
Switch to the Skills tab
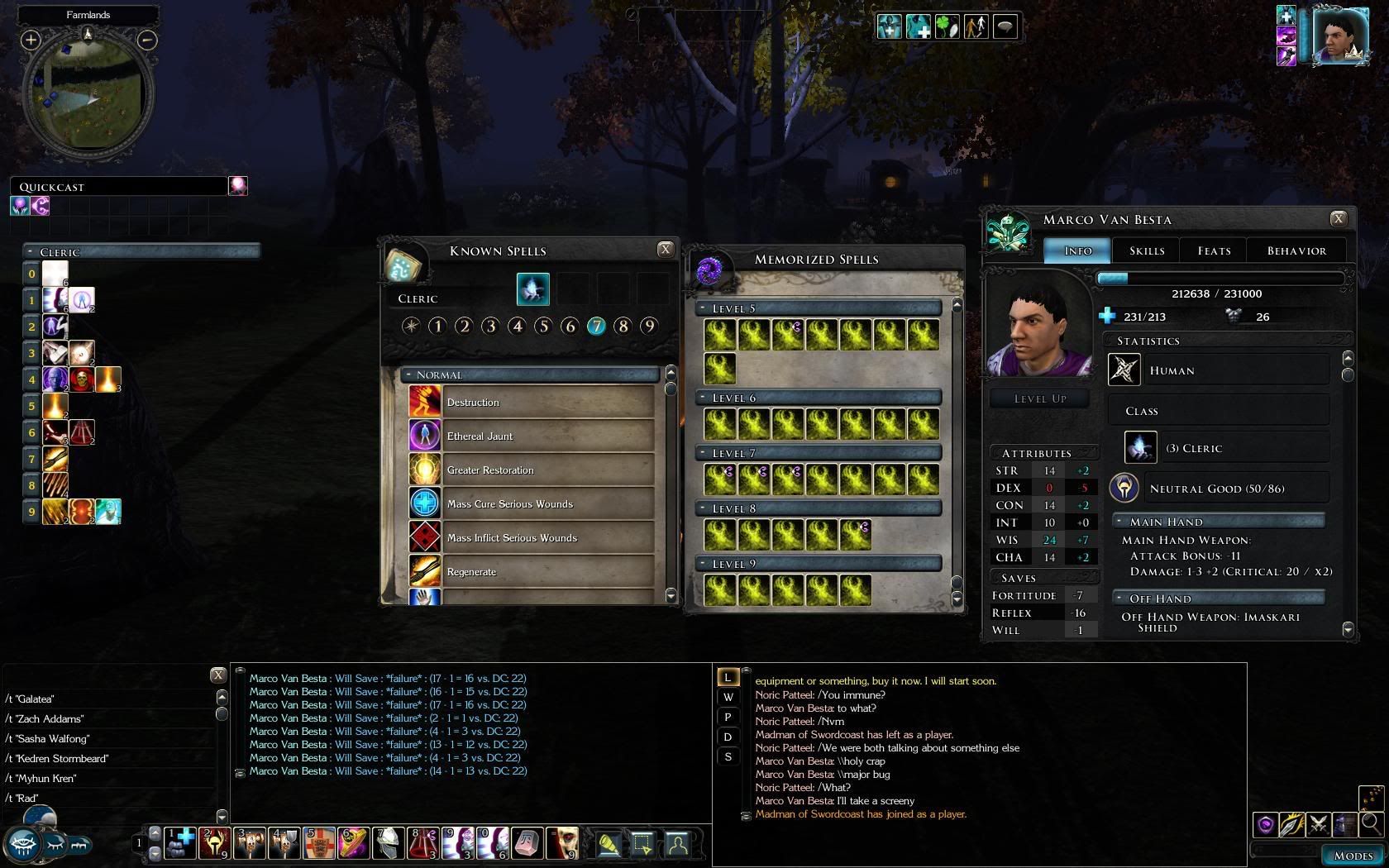[1146, 250]
